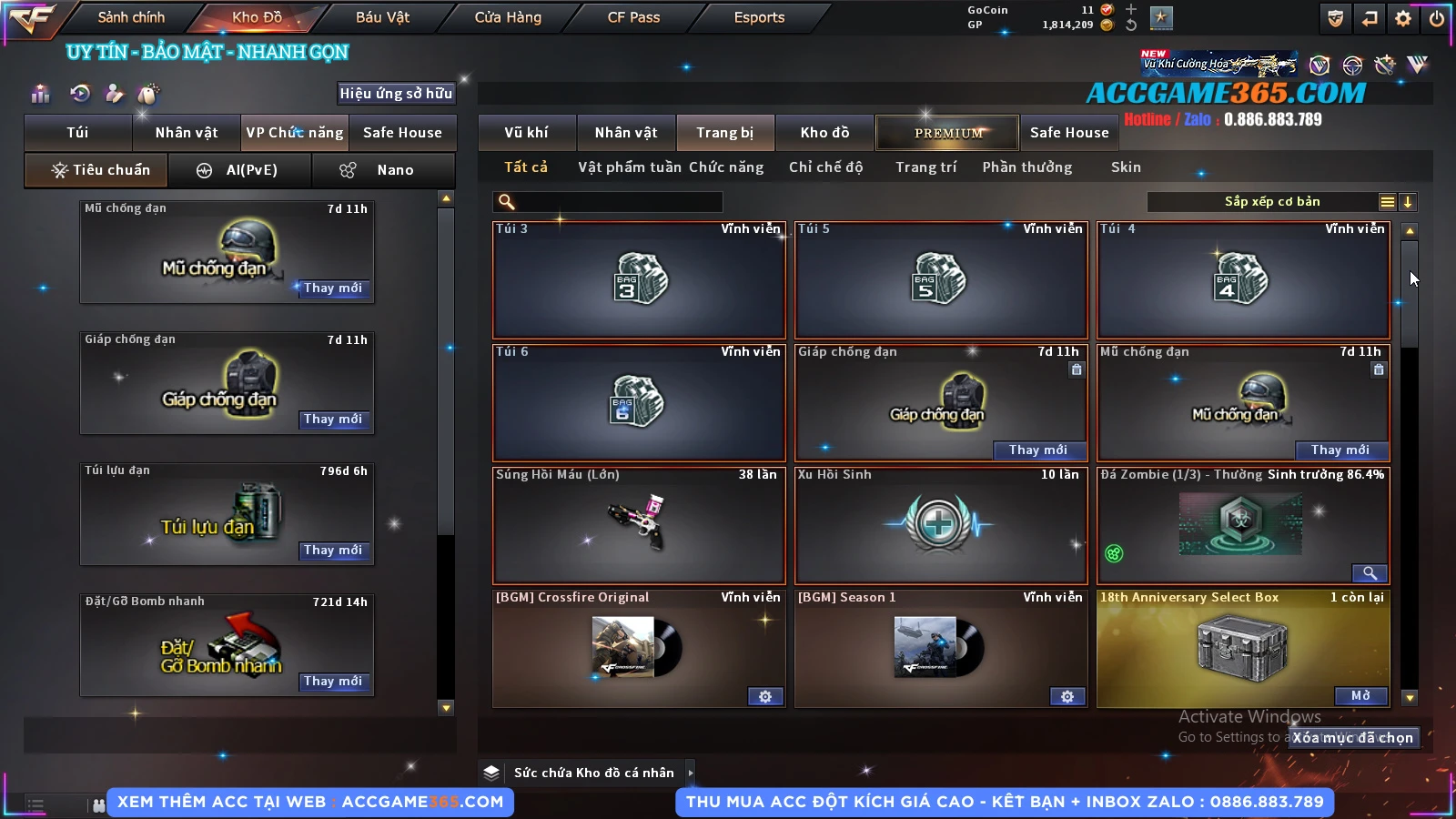This screenshot has width=1456, height=819.
Task: Click Xóa mục đã chọn button
Action: (1353, 738)
